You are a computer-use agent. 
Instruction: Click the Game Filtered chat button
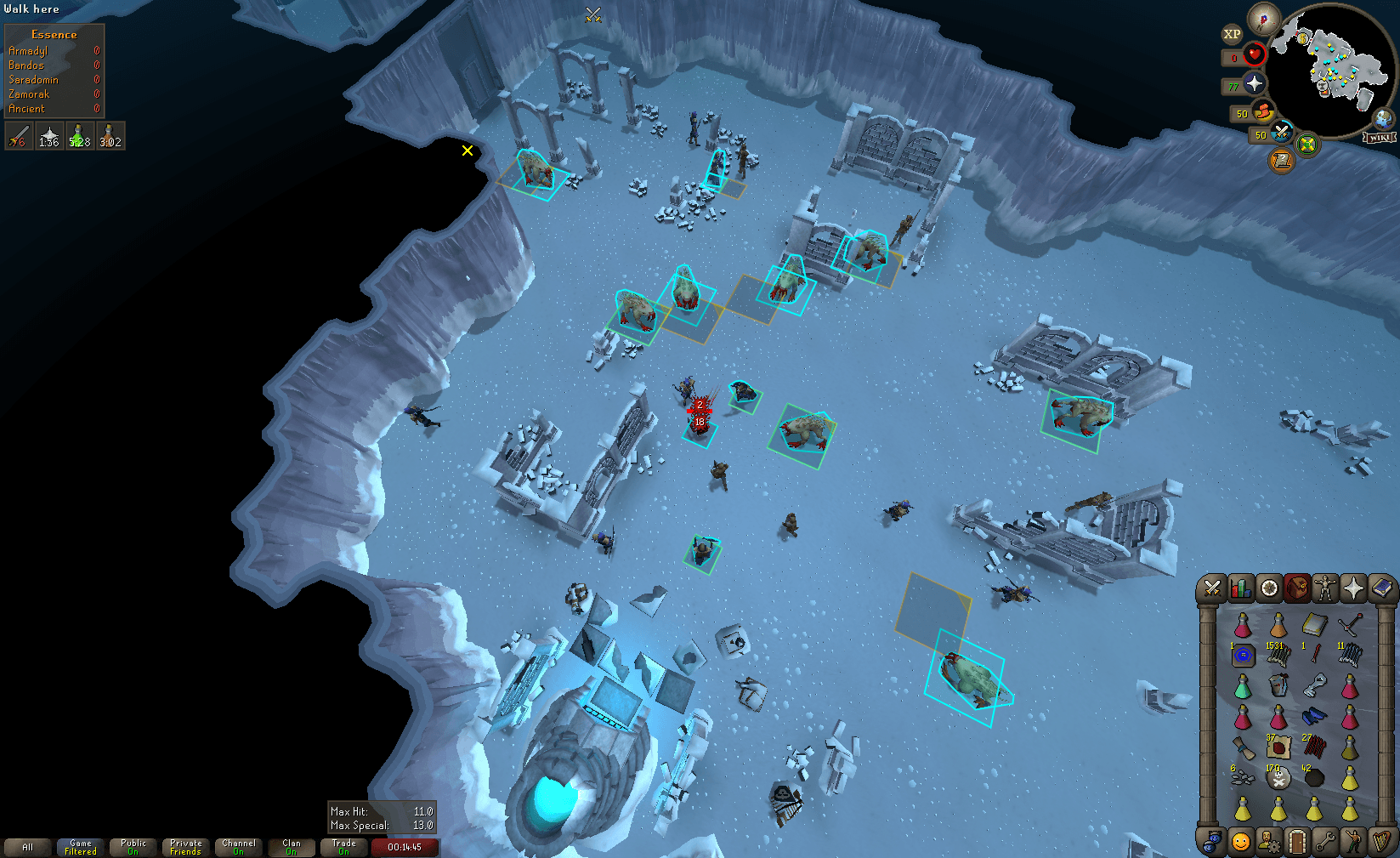(80, 845)
